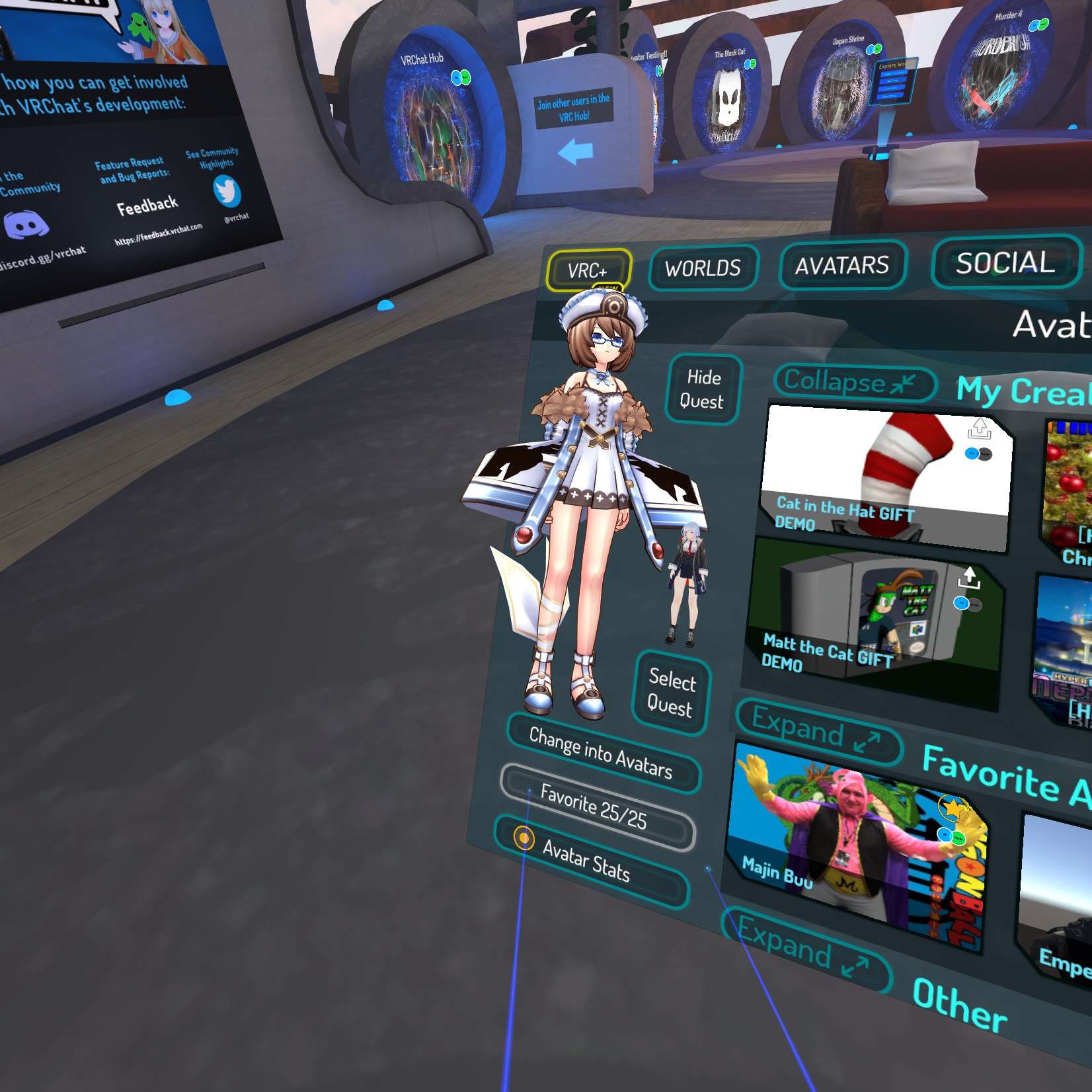Expand the Favorite Avatars section

(817, 732)
